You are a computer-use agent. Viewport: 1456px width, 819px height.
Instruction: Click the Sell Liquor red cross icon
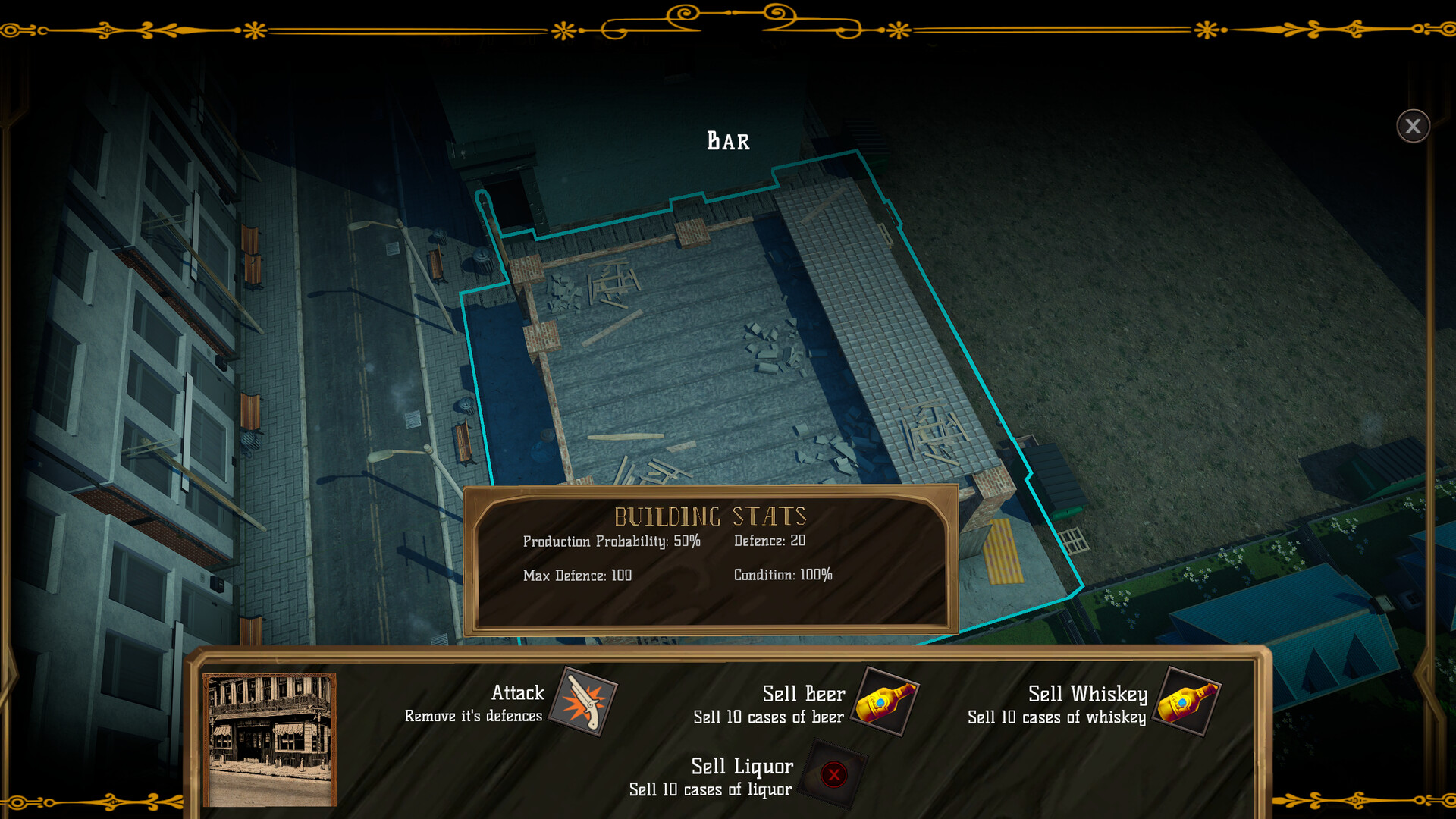pos(834,775)
